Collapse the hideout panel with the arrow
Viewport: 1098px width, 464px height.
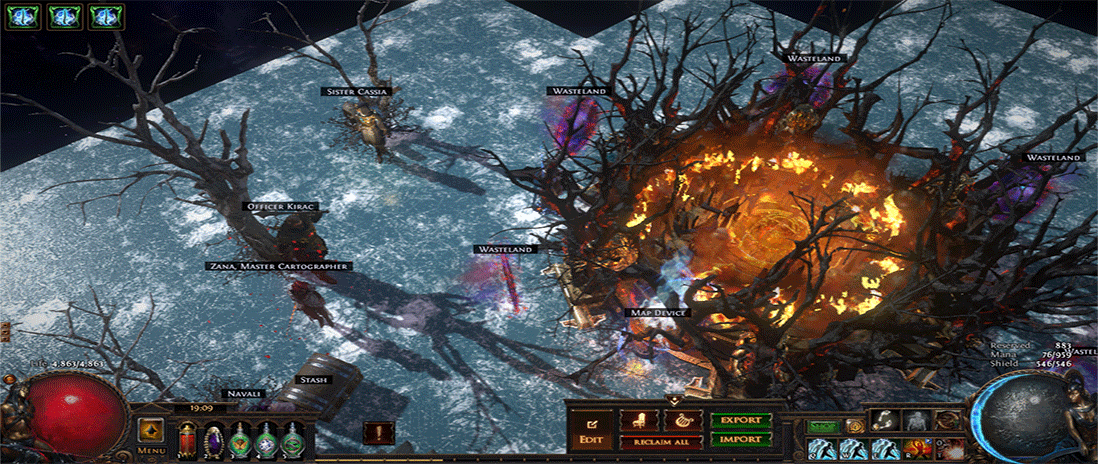(x=673, y=401)
